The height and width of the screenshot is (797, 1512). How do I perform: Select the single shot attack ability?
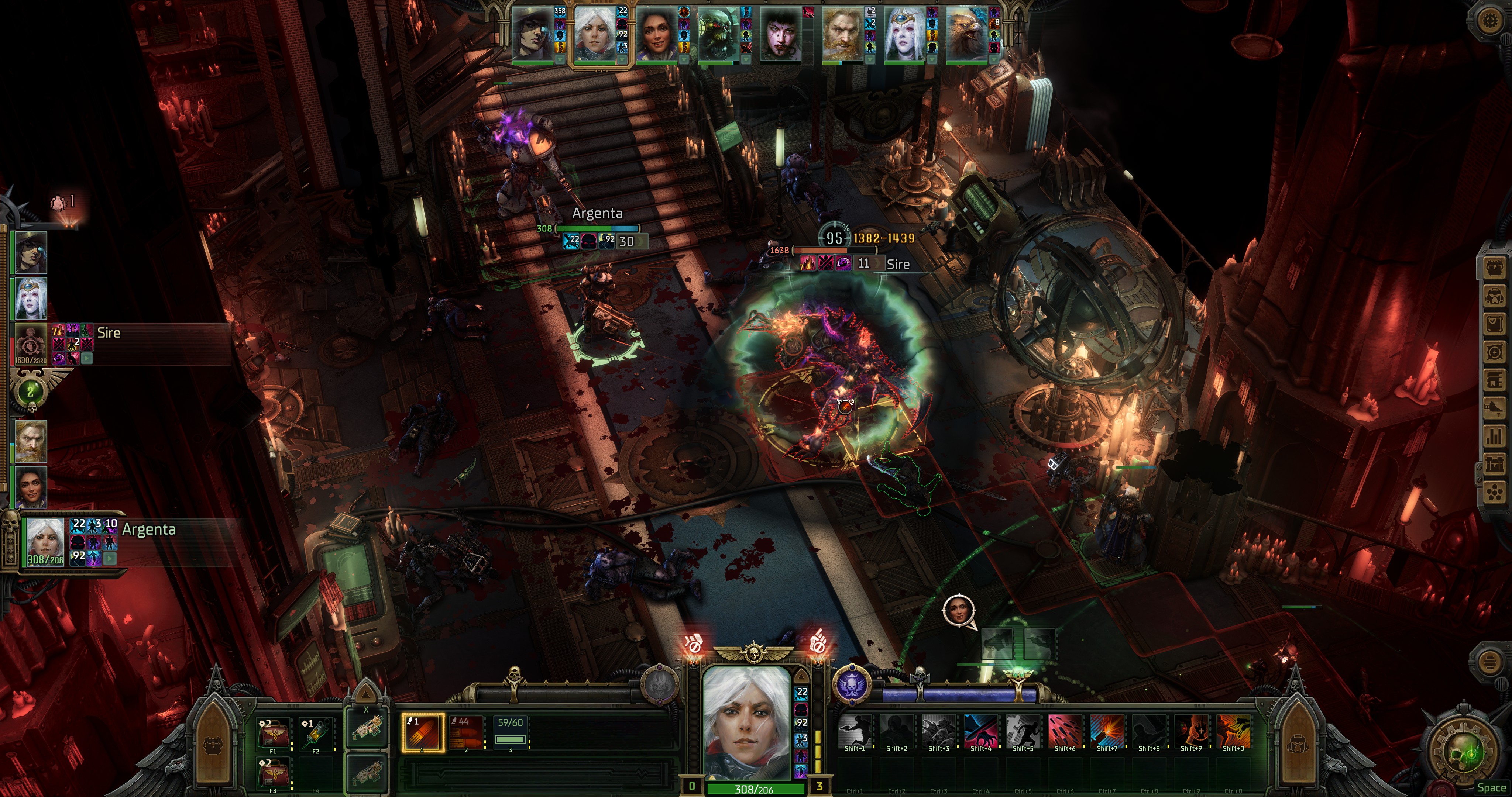pyautogui.click(x=423, y=732)
